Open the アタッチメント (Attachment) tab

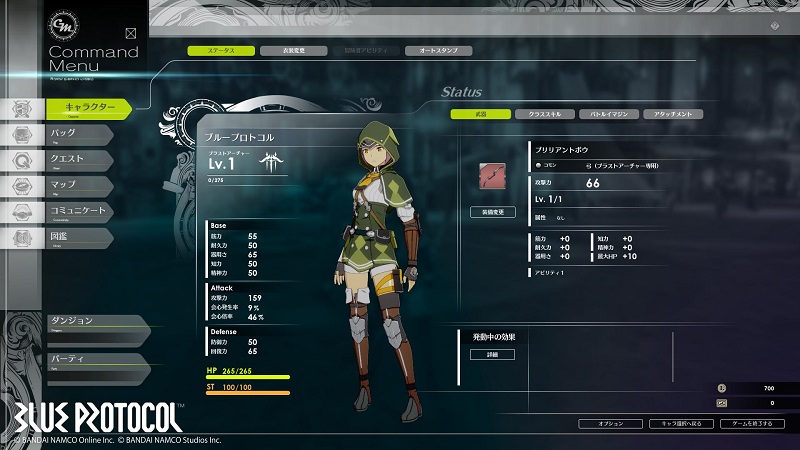pos(672,114)
